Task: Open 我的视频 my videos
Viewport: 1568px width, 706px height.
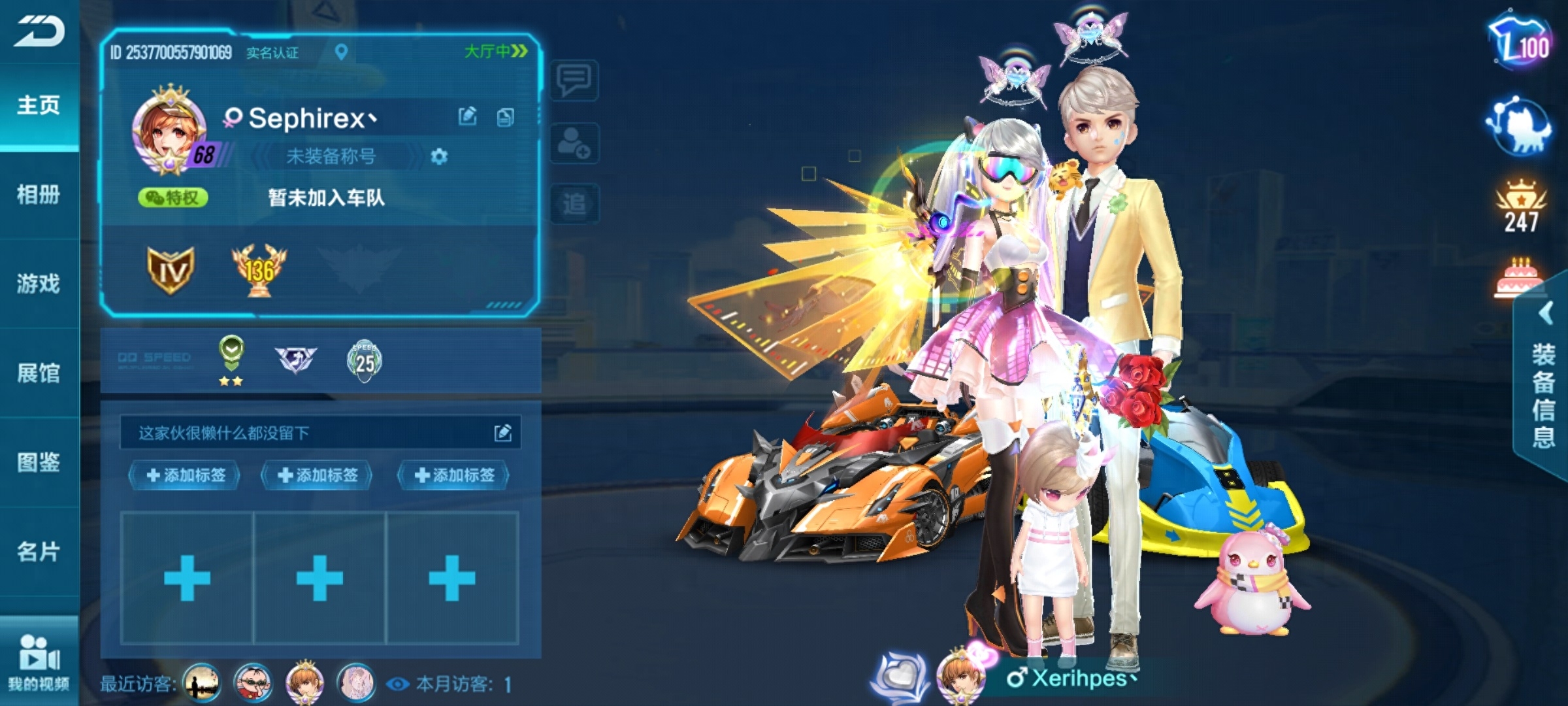Action: [39, 662]
